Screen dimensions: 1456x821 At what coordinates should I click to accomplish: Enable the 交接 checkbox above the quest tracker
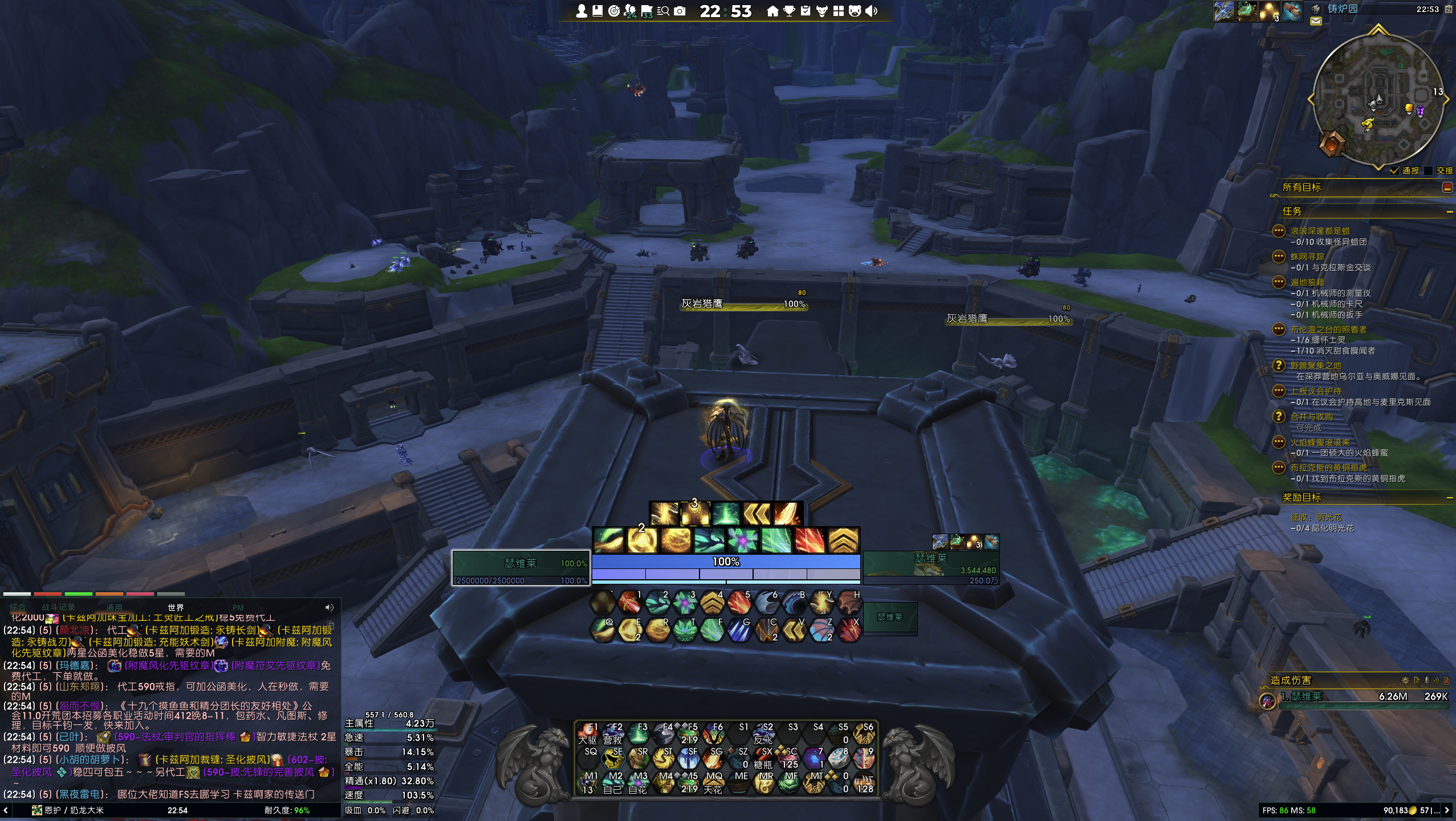point(1426,171)
